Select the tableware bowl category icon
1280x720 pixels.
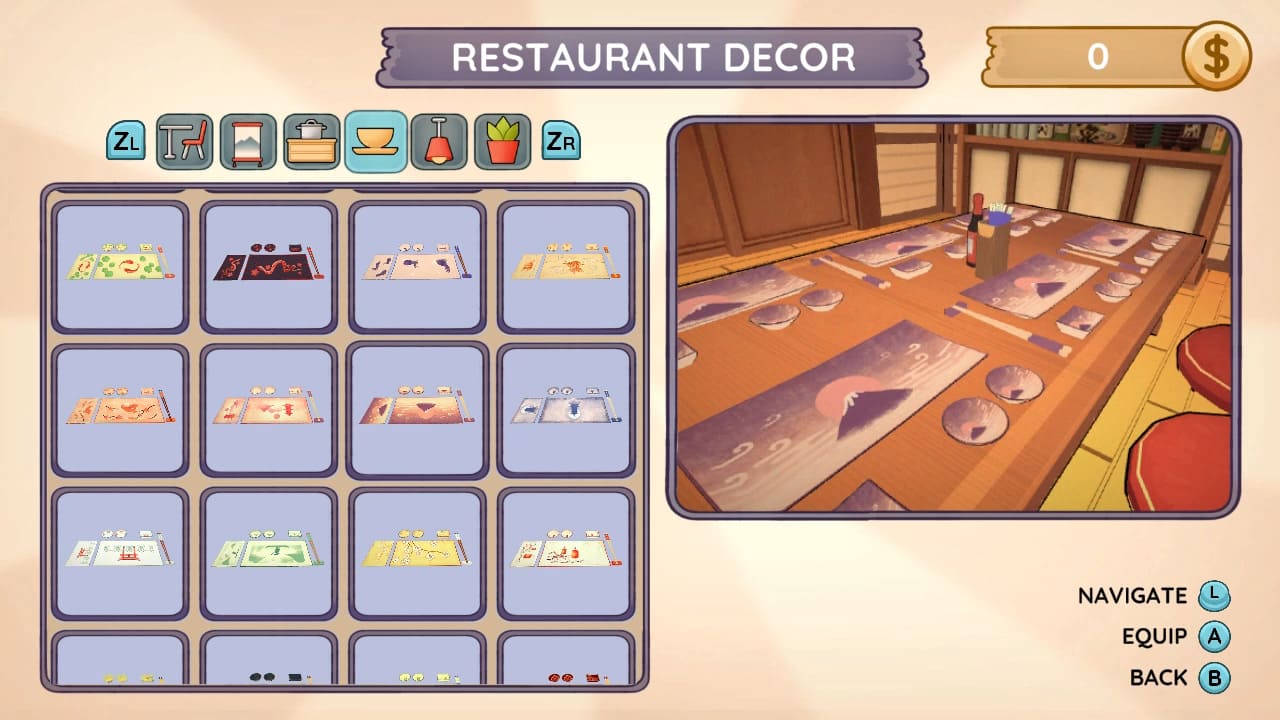click(375, 141)
